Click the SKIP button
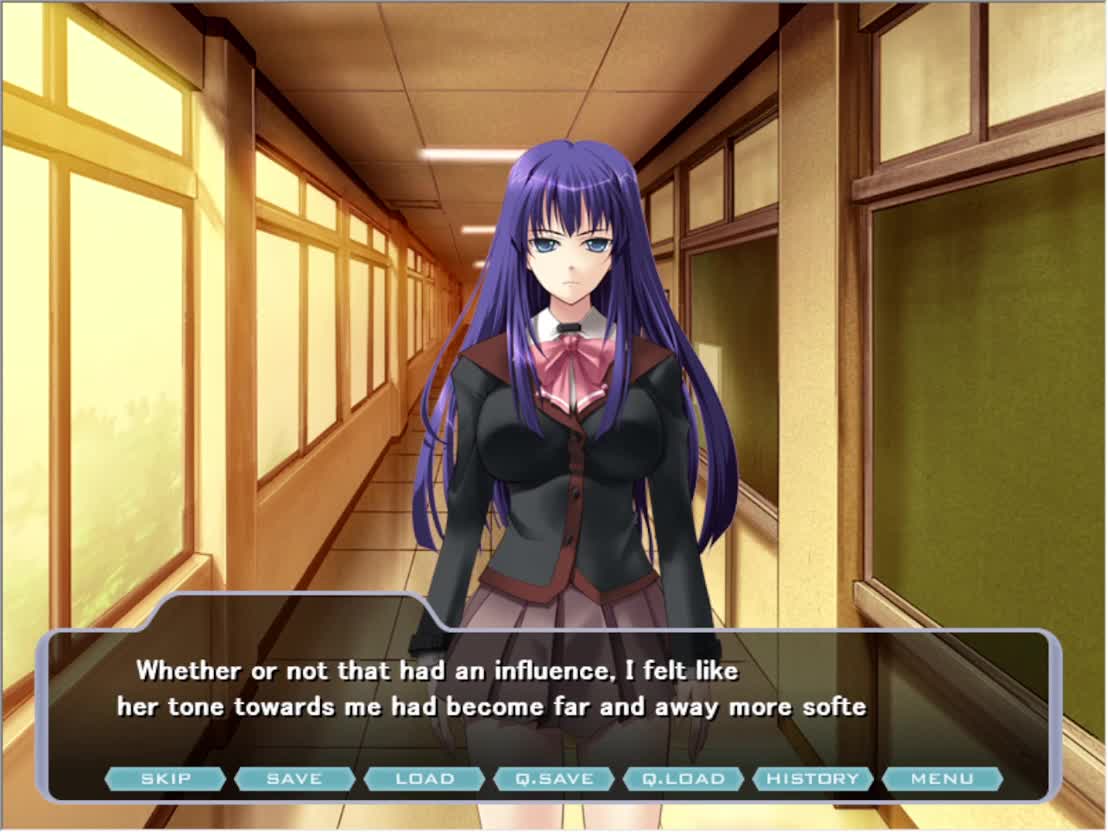Image resolution: width=1108 pixels, height=832 pixels. tap(165, 779)
